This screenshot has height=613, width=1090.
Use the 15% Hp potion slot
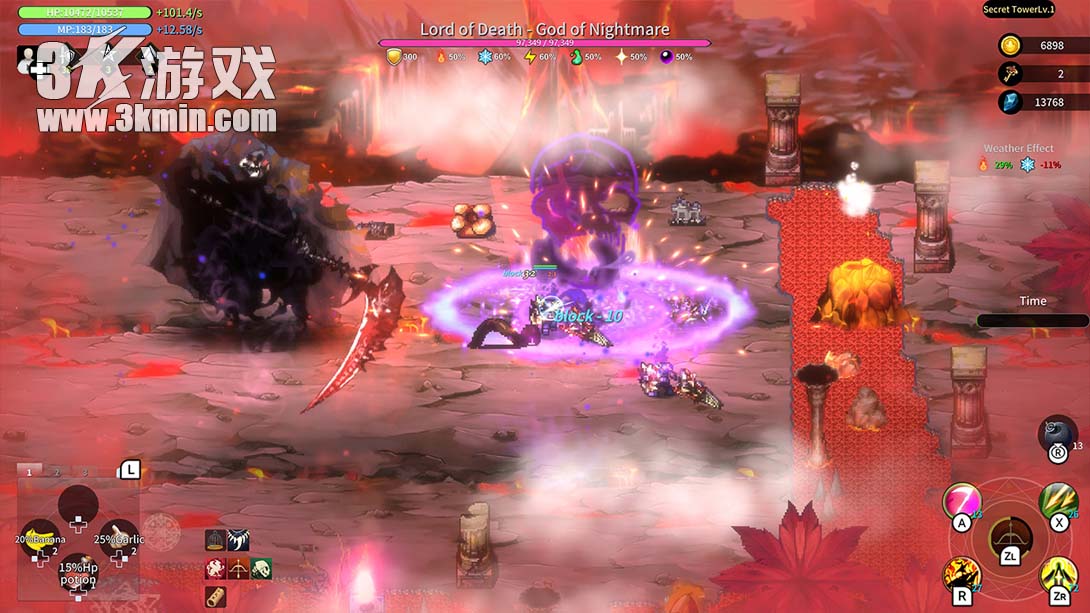(x=78, y=574)
